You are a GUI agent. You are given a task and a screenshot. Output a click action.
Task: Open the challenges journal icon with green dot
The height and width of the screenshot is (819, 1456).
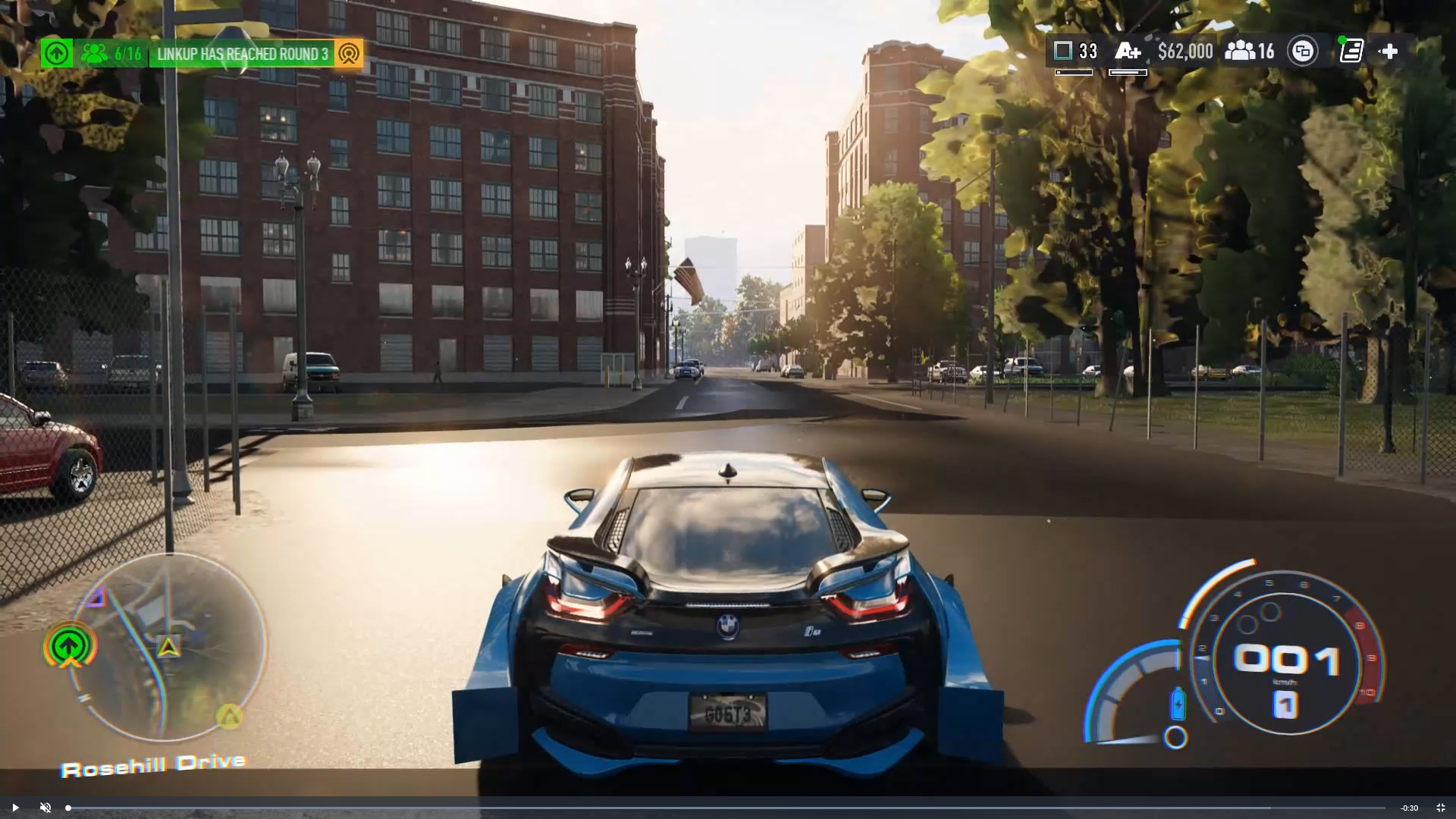pos(1351,52)
